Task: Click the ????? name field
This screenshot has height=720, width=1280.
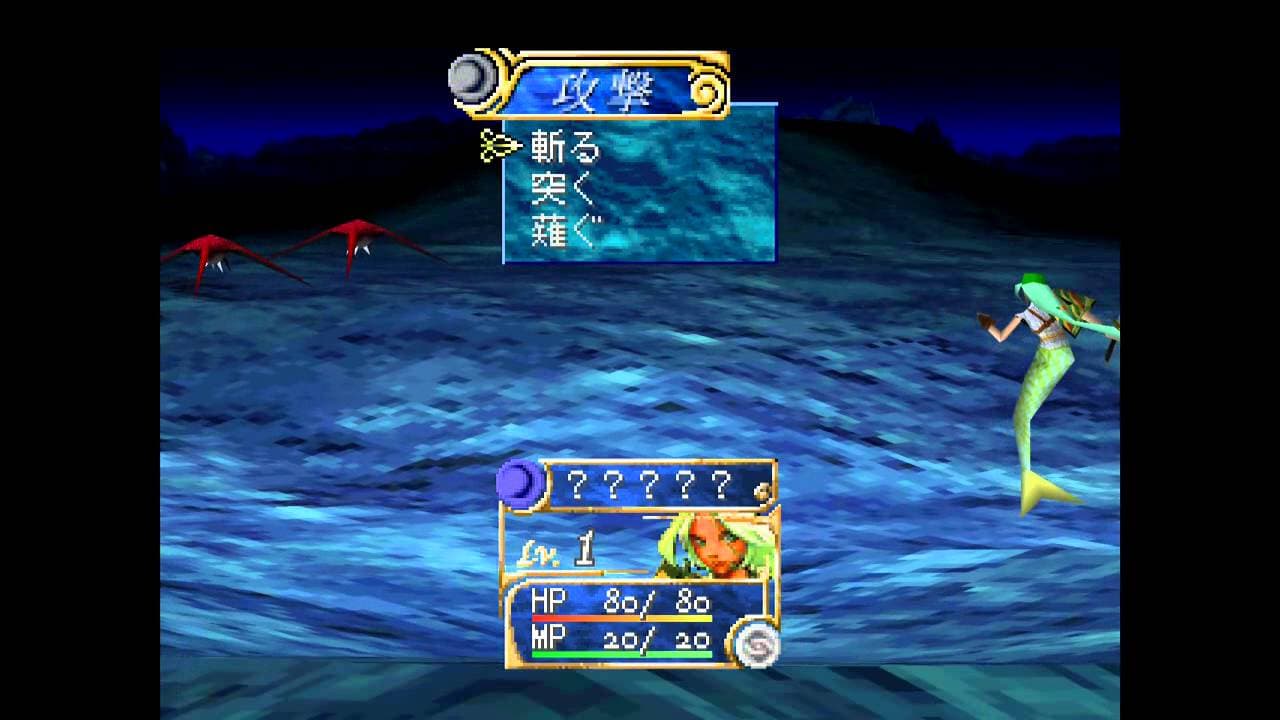Action: [x=650, y=488]
